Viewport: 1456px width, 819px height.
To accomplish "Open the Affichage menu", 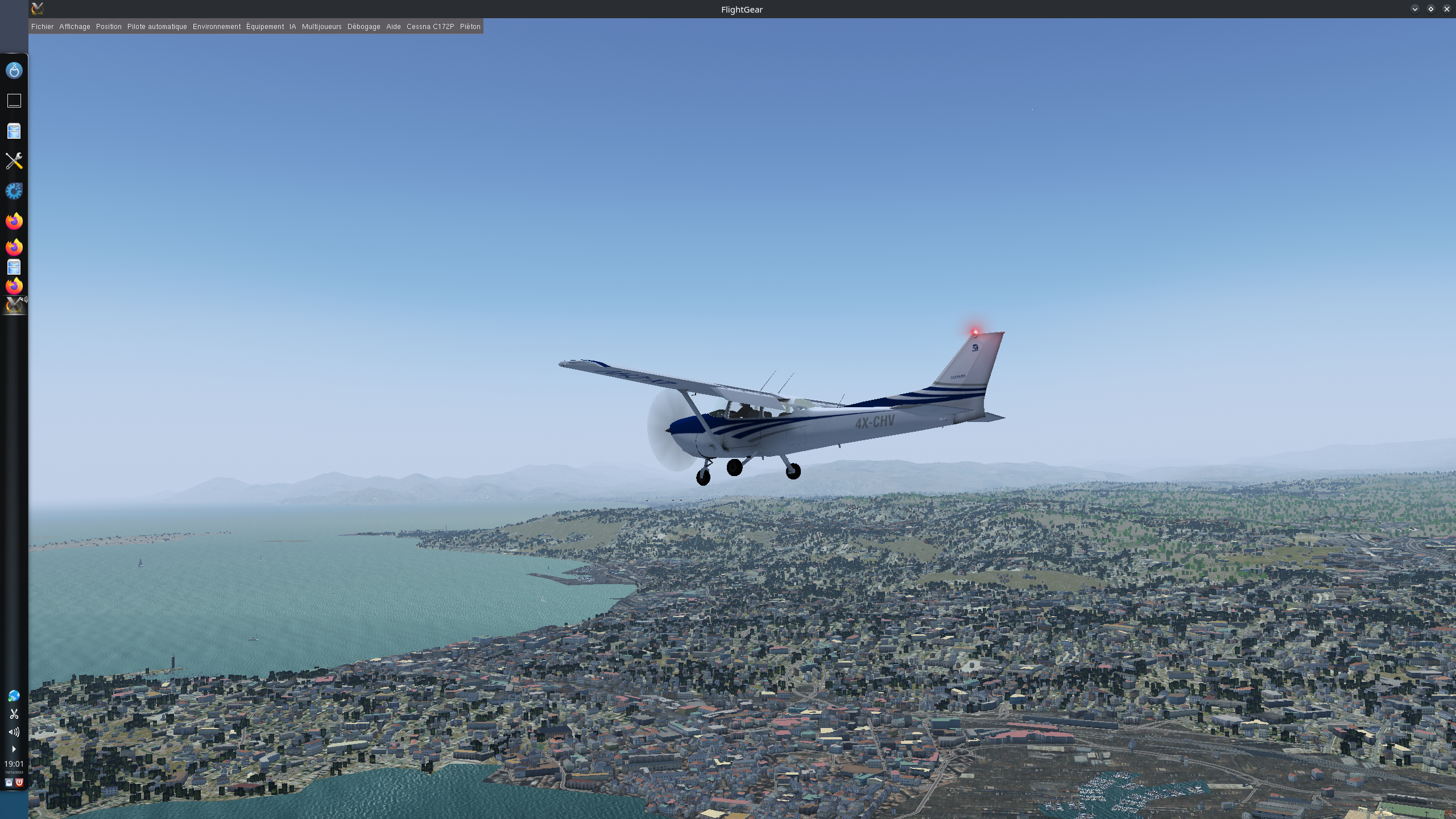I will 75,27.
